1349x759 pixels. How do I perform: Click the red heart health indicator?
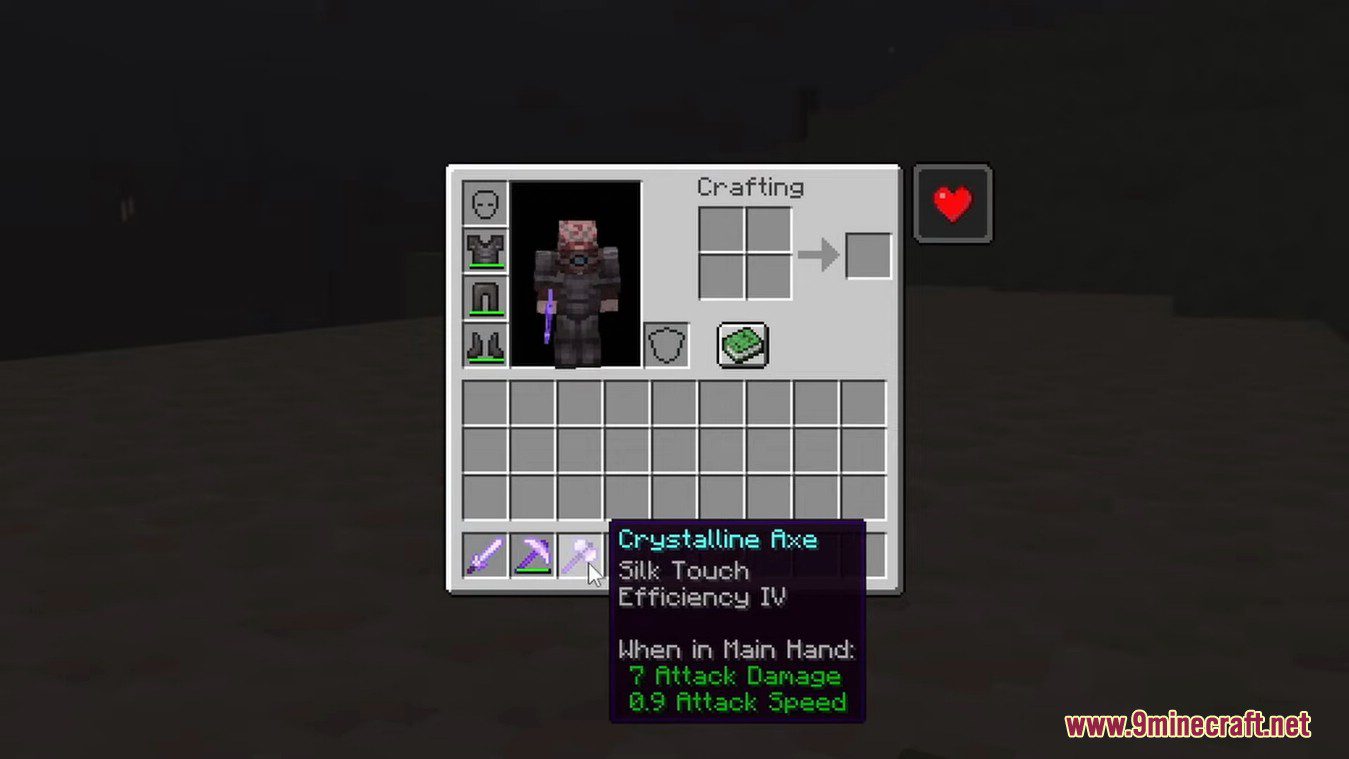tap(952, 203)
